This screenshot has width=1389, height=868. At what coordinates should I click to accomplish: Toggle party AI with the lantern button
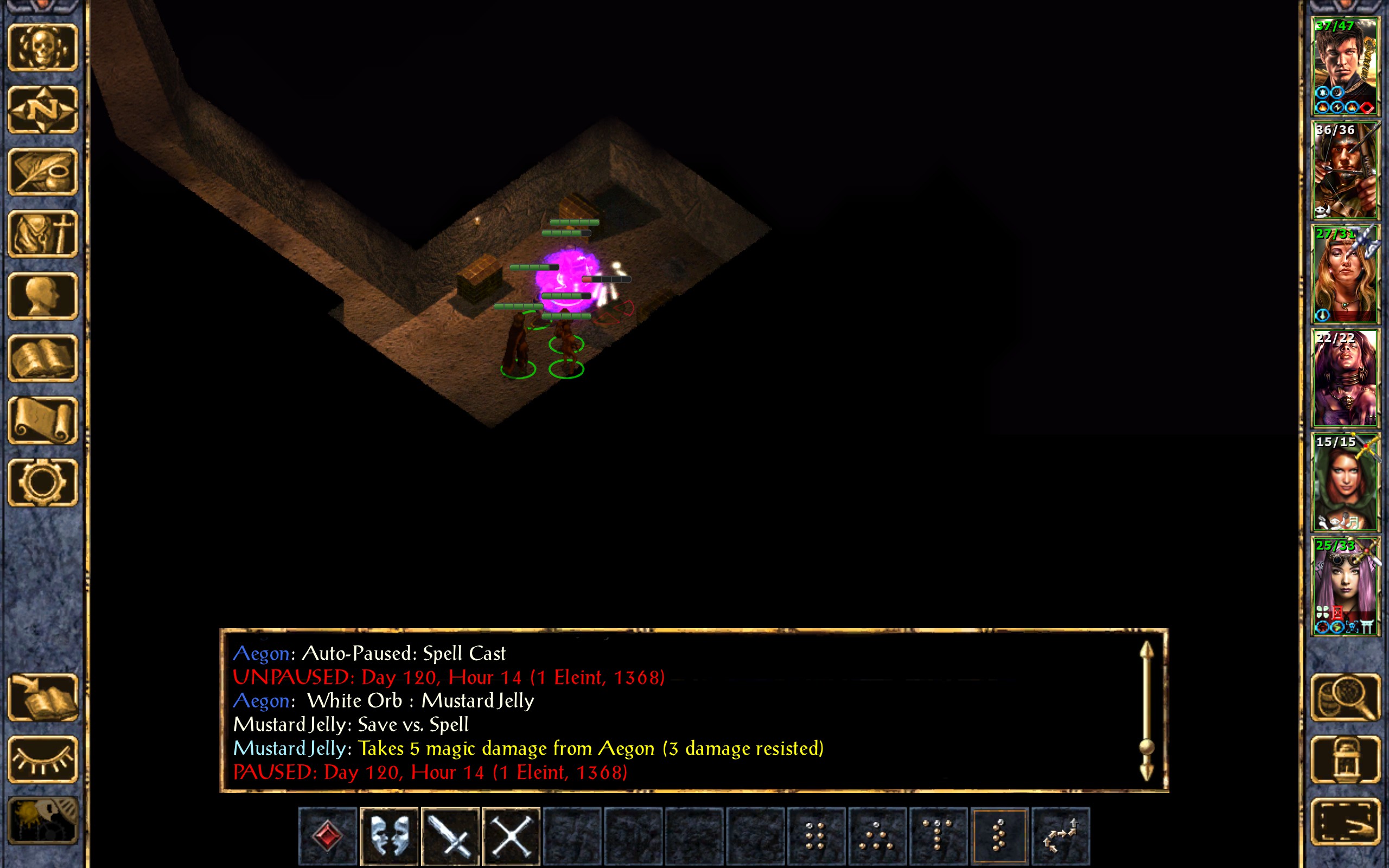[x=1345, y=759]
